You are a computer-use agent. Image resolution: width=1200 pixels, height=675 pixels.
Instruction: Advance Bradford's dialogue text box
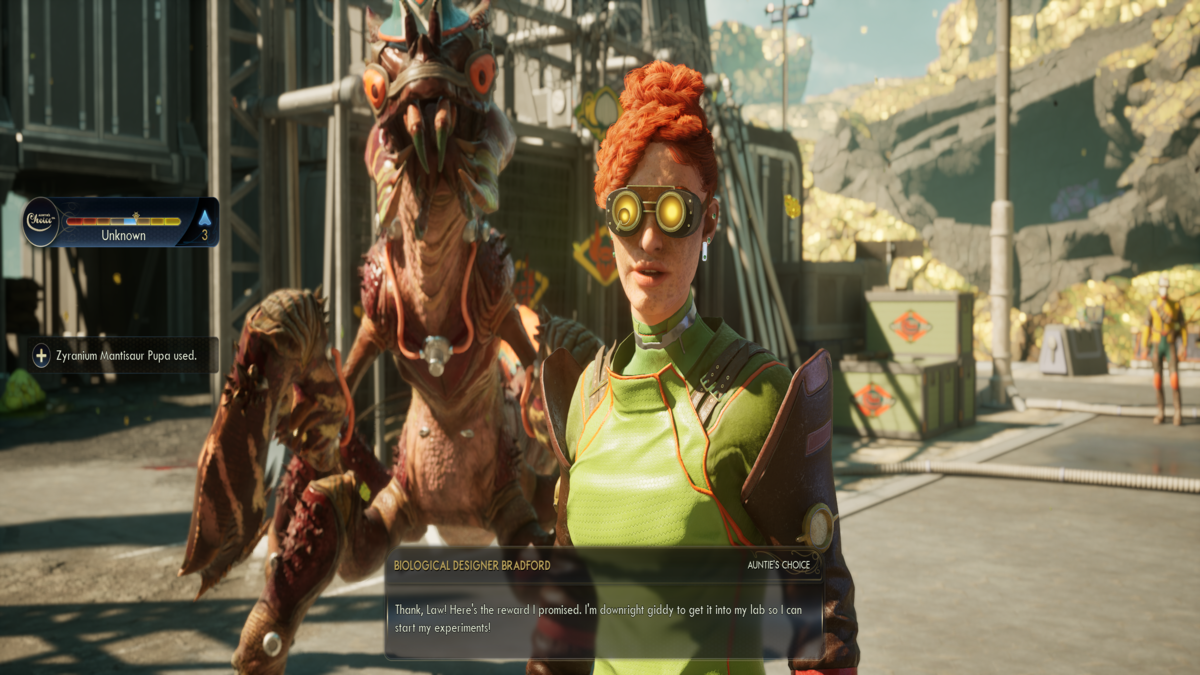click(x=603, y=617)
